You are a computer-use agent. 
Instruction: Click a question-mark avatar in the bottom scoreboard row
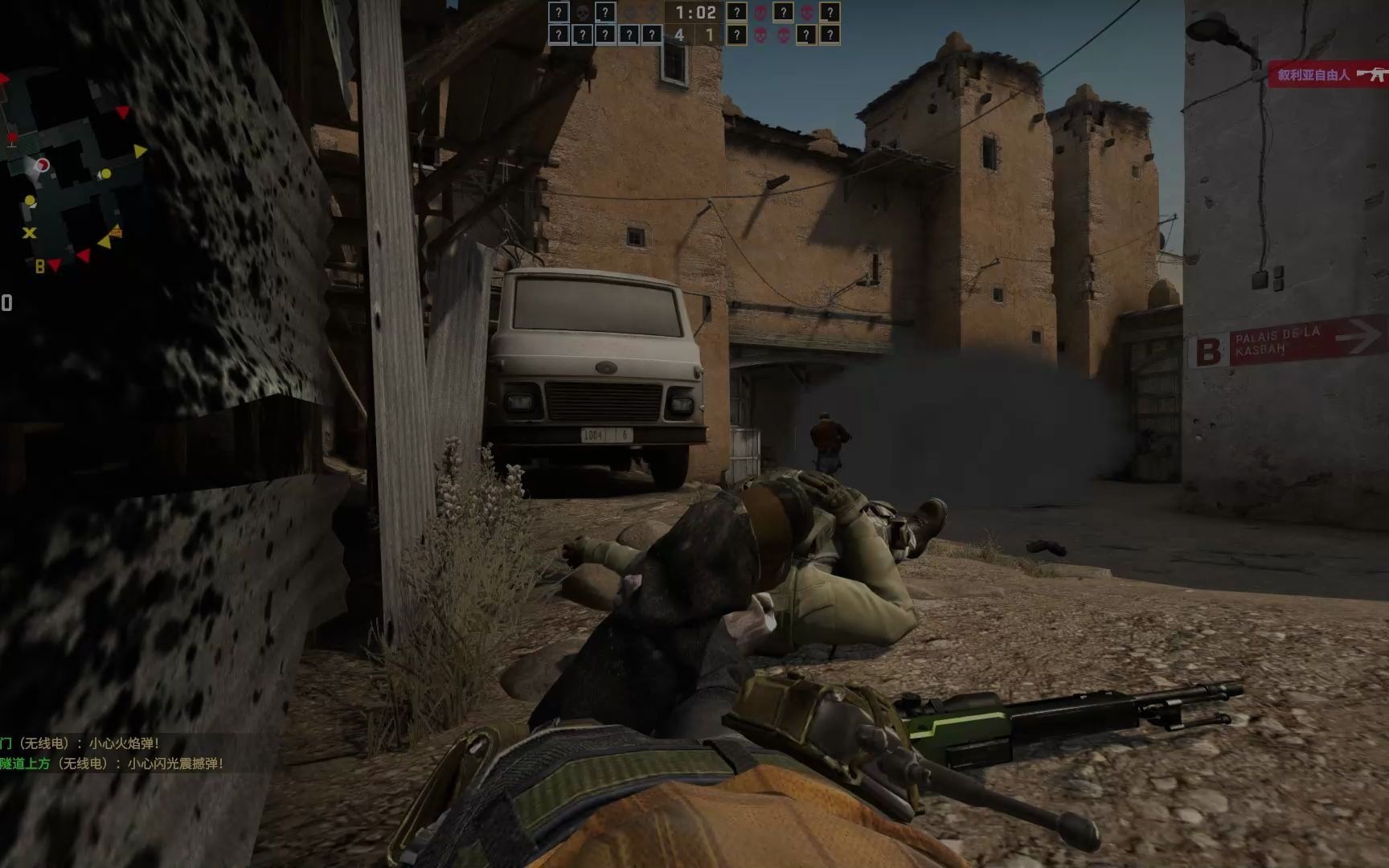click(x=560, y=35)
